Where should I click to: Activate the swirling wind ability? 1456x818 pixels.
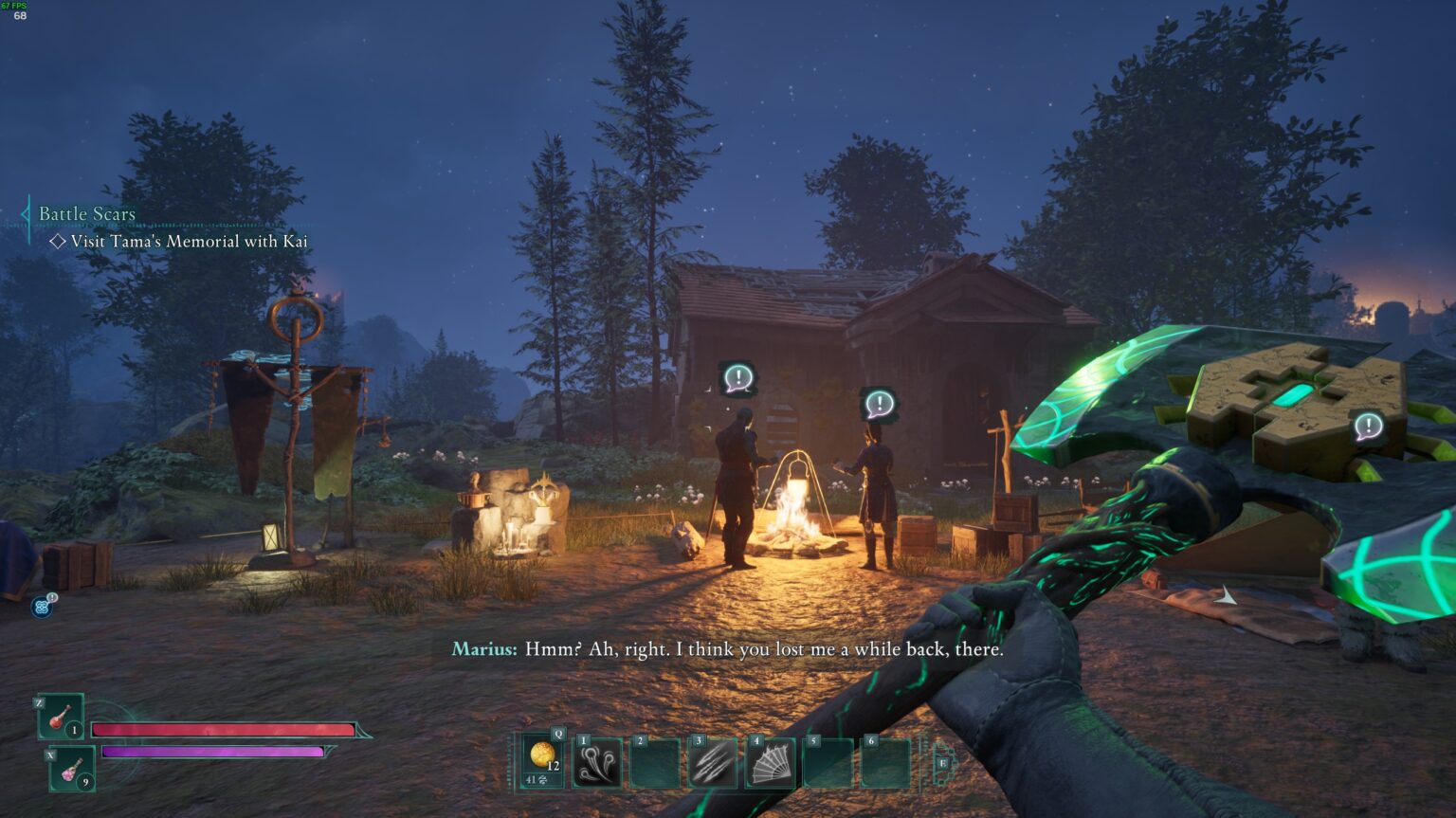point(598,763)
